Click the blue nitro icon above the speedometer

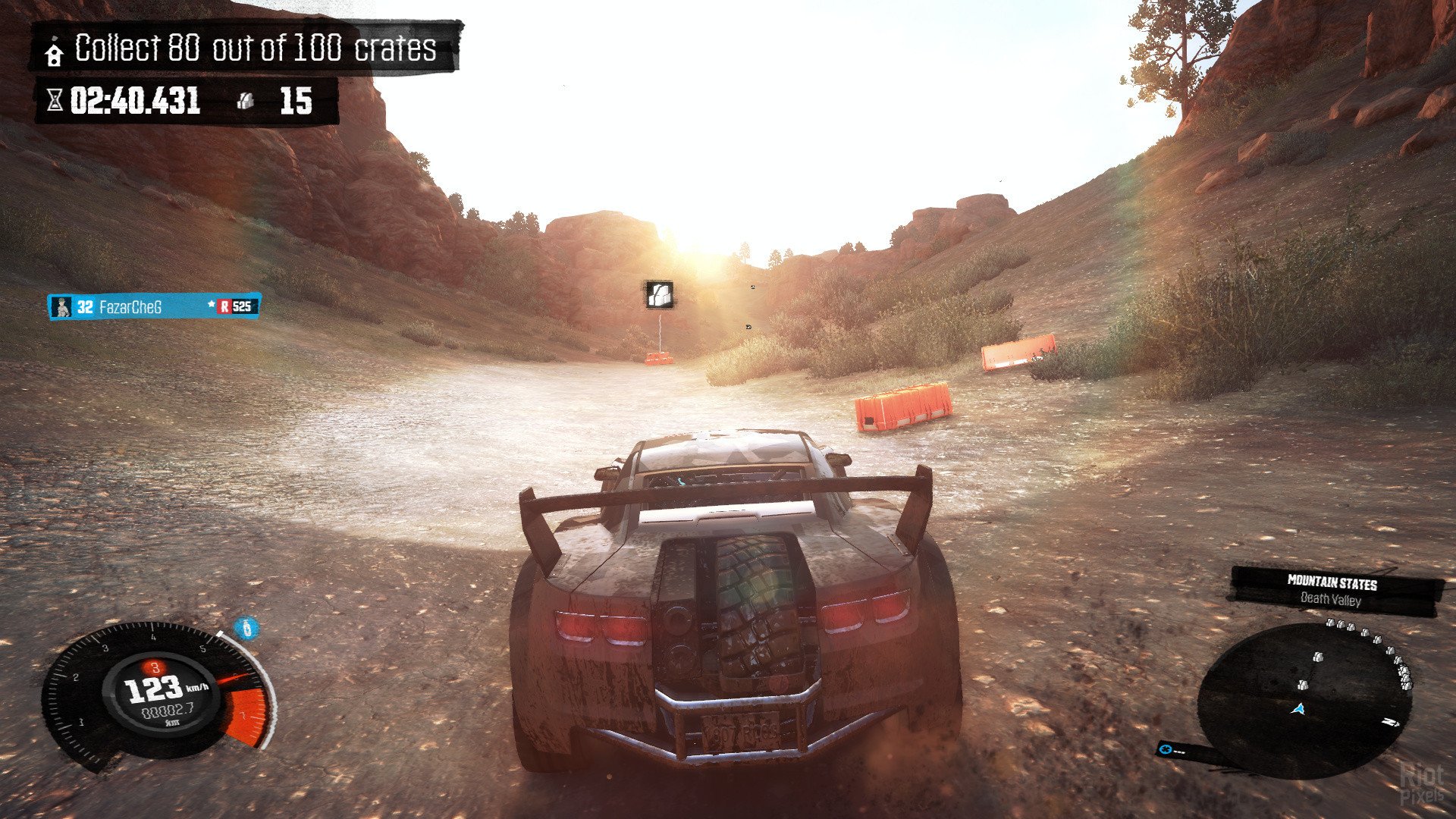(x=245, y=629)
